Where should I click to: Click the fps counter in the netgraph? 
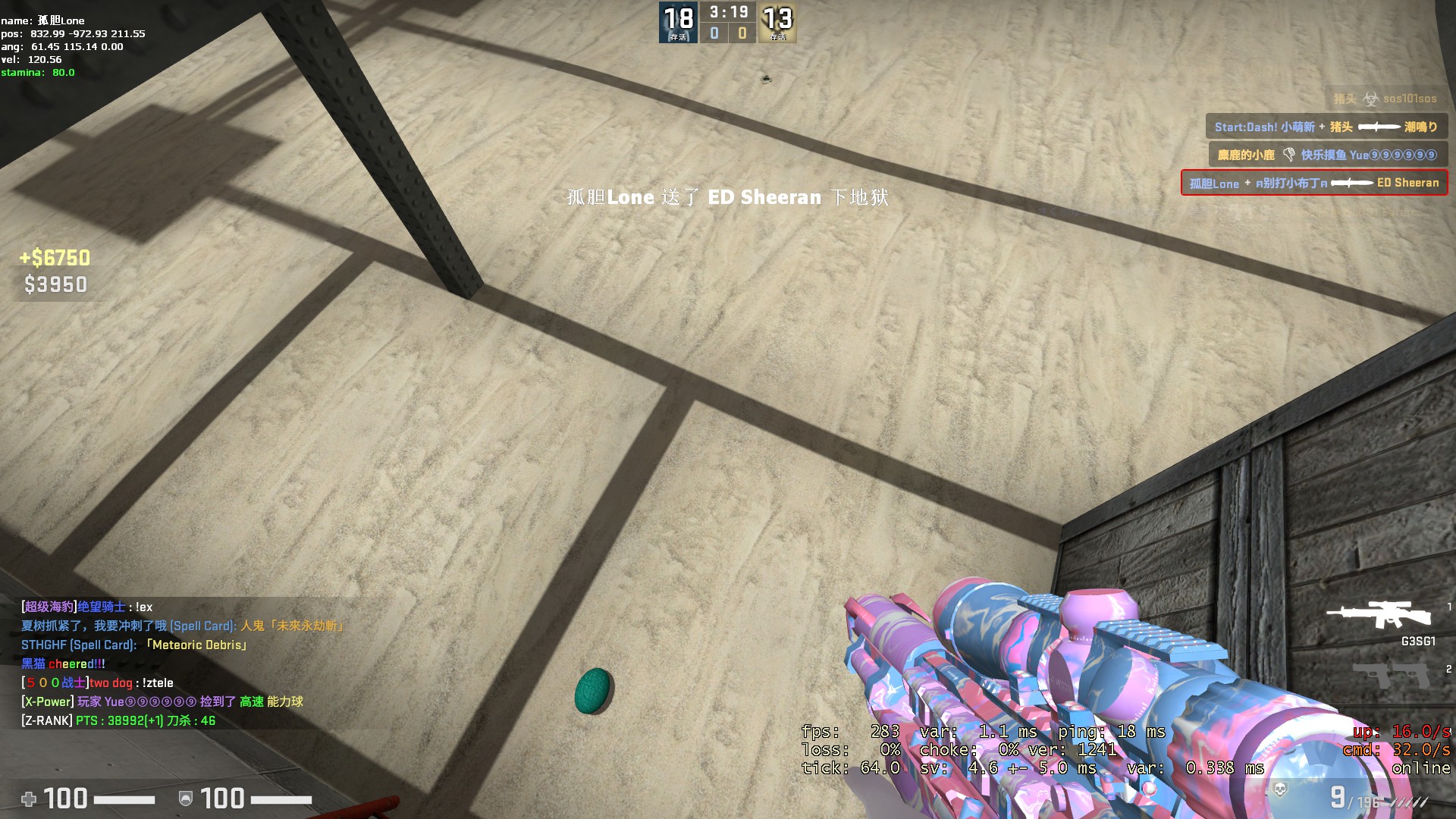coord(849,732)
